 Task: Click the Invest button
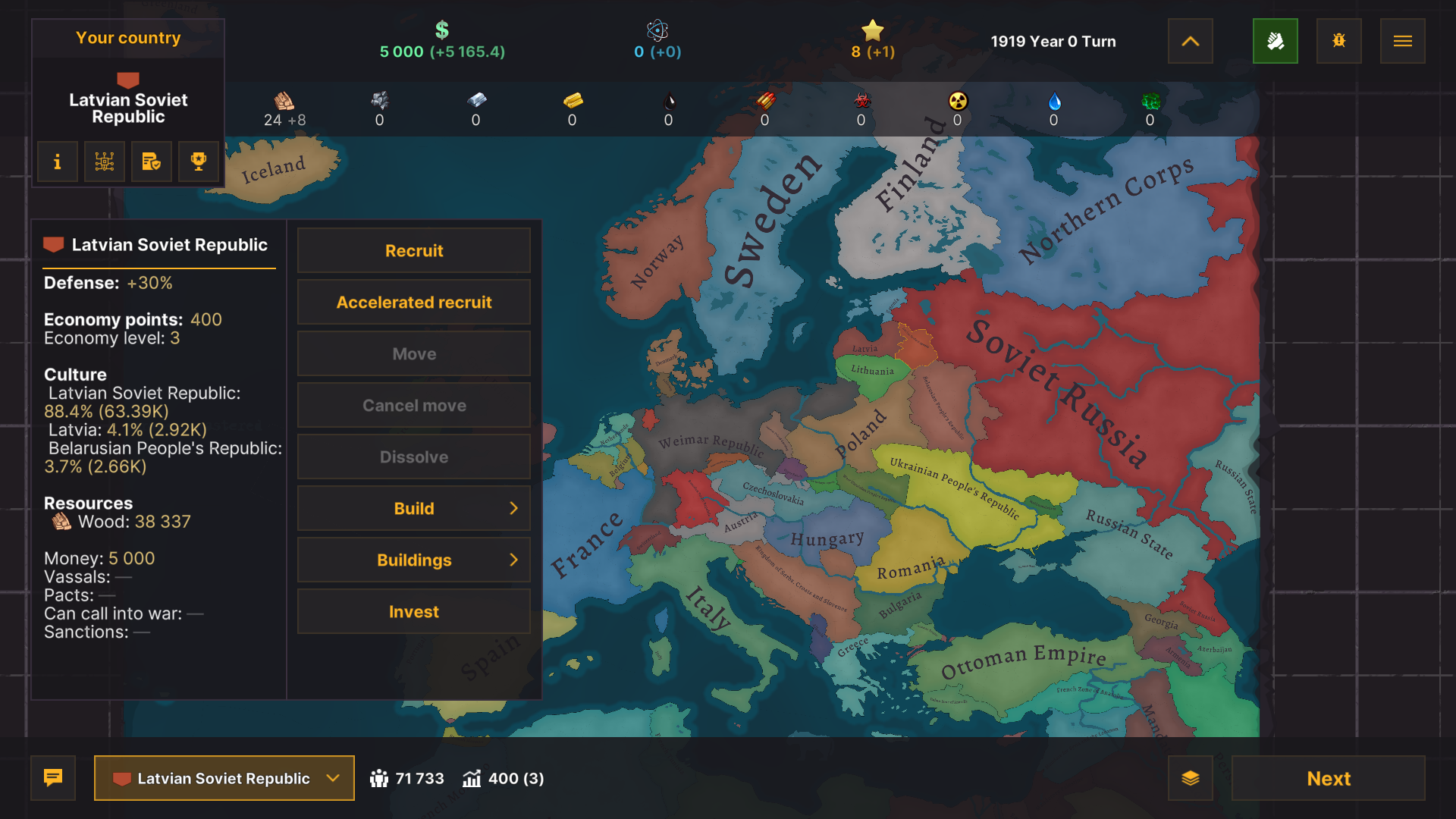click(x=413, y=611)
